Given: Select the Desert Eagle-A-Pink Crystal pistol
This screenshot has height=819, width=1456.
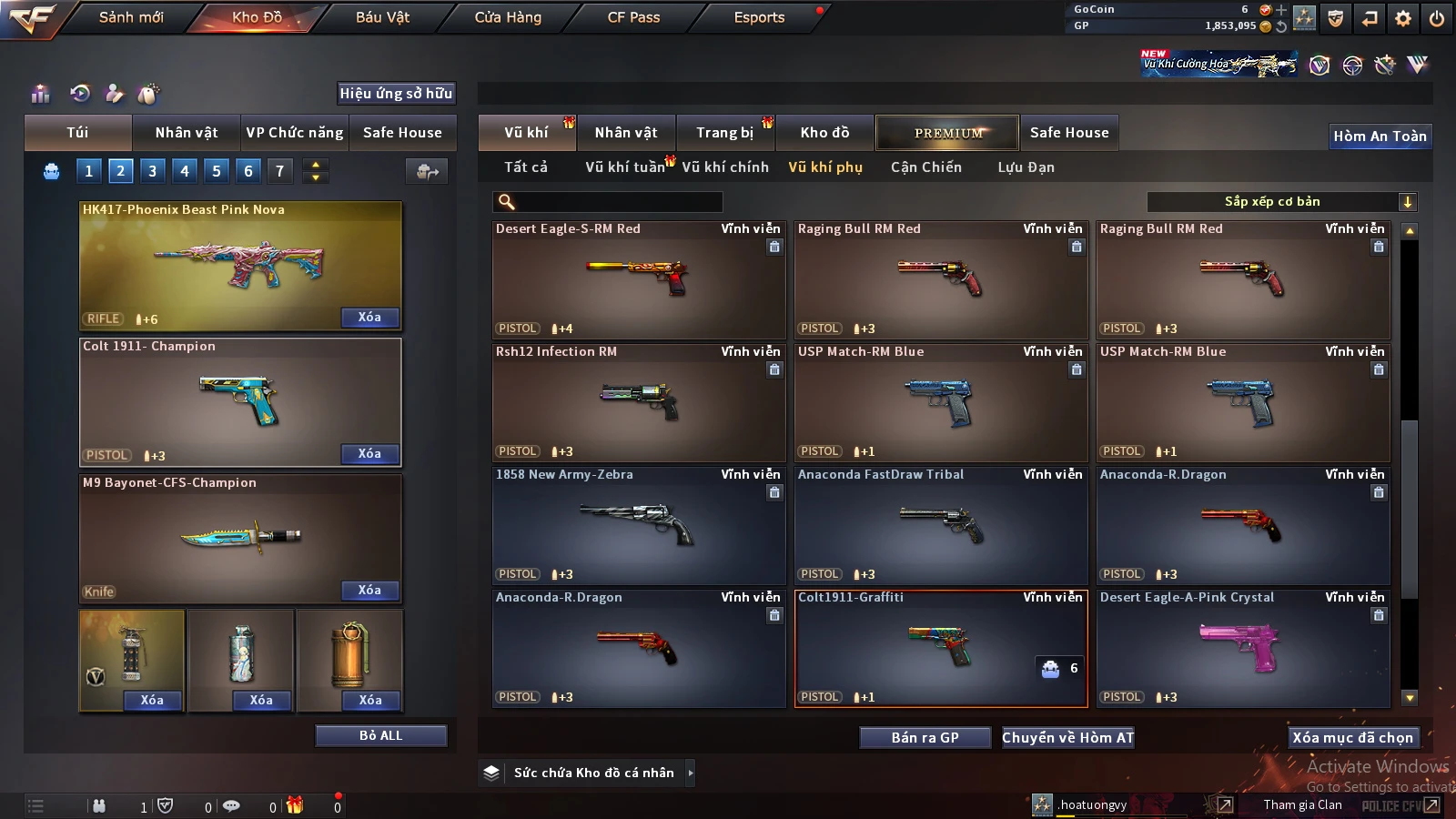Looking at the screenshot, I should click(x=1243, y=648).
